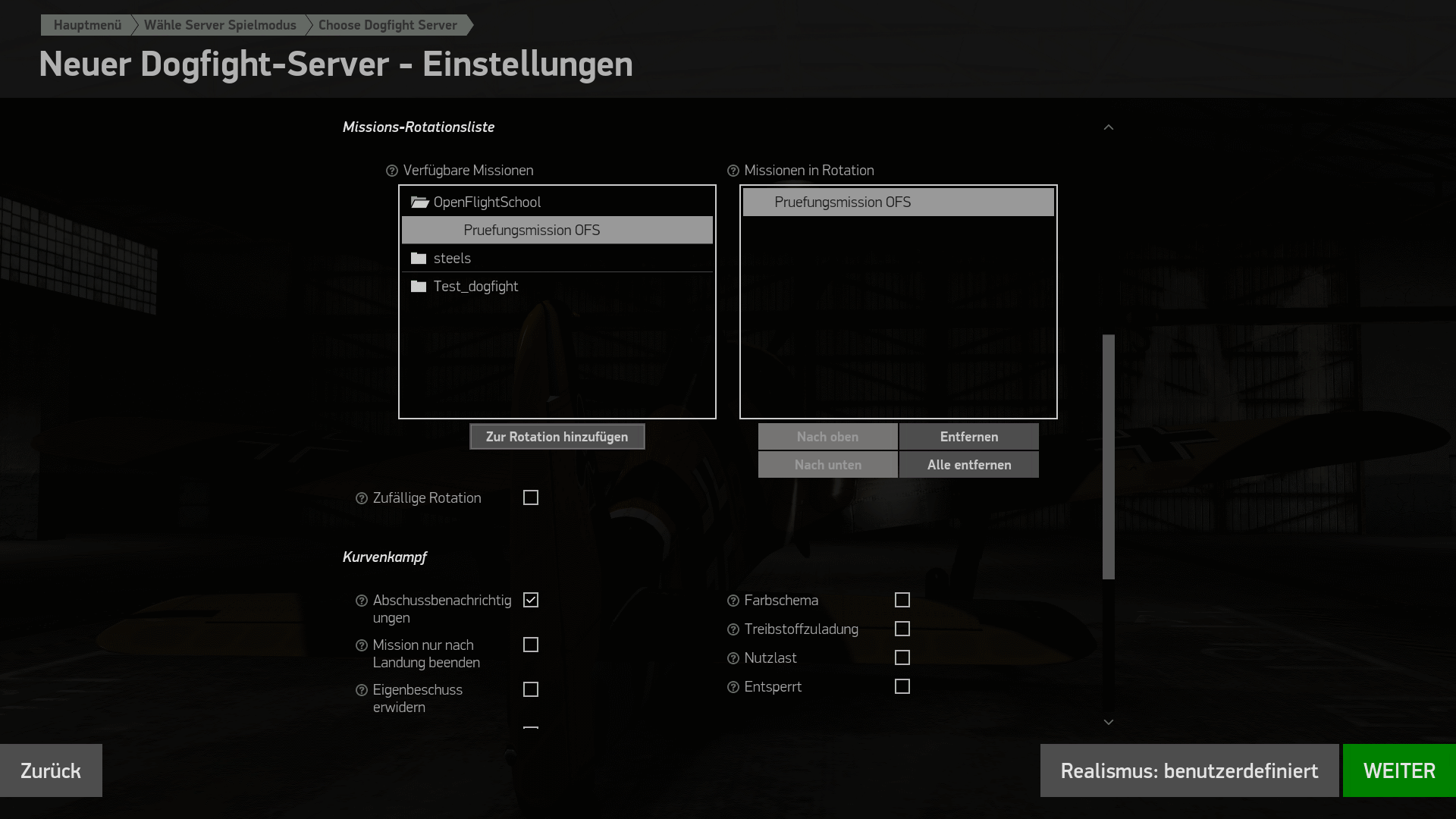Screen dimensions: 1456x819
Task: Click the help icon next to Zufällige Rotation
Action: pyautogui.click(x=360, y=497)
